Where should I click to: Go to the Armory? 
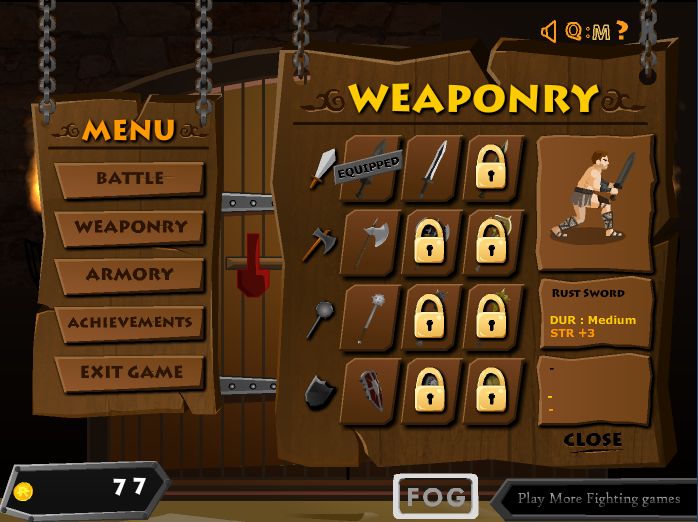[x=130, y=274]
